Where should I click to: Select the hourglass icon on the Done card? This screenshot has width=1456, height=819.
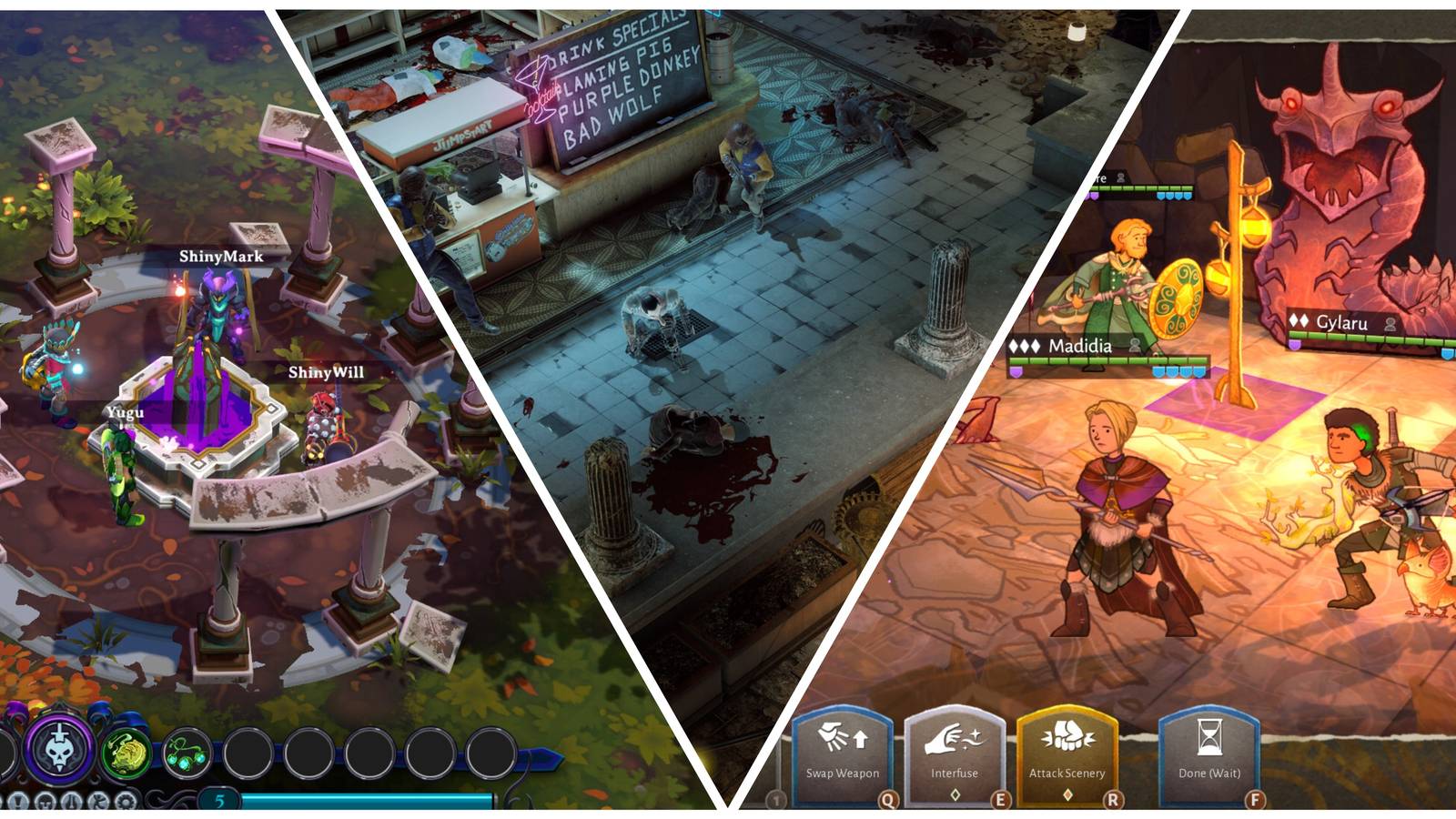click(1210, 737)
